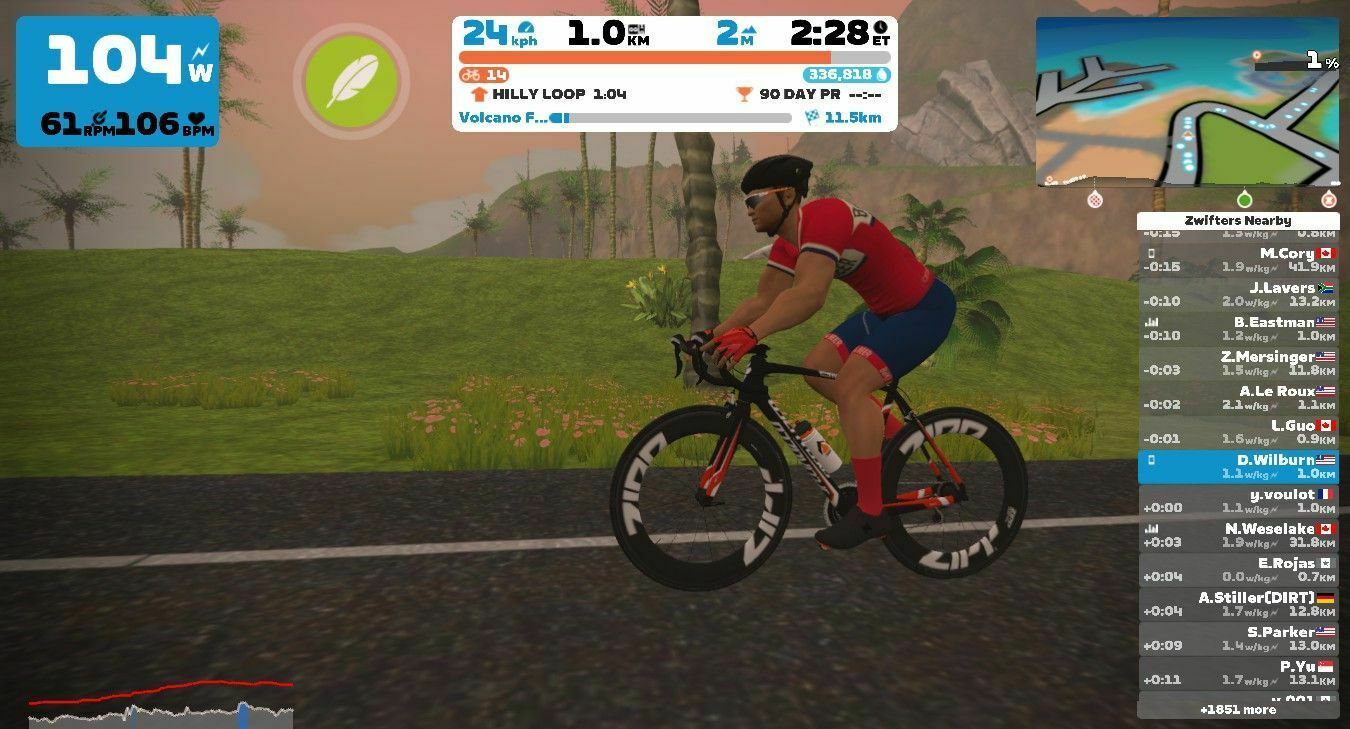Choose J.Lavers from Zwifters Nearby
Viewport: 1350px width, 729px height.
click(1238, 294)
